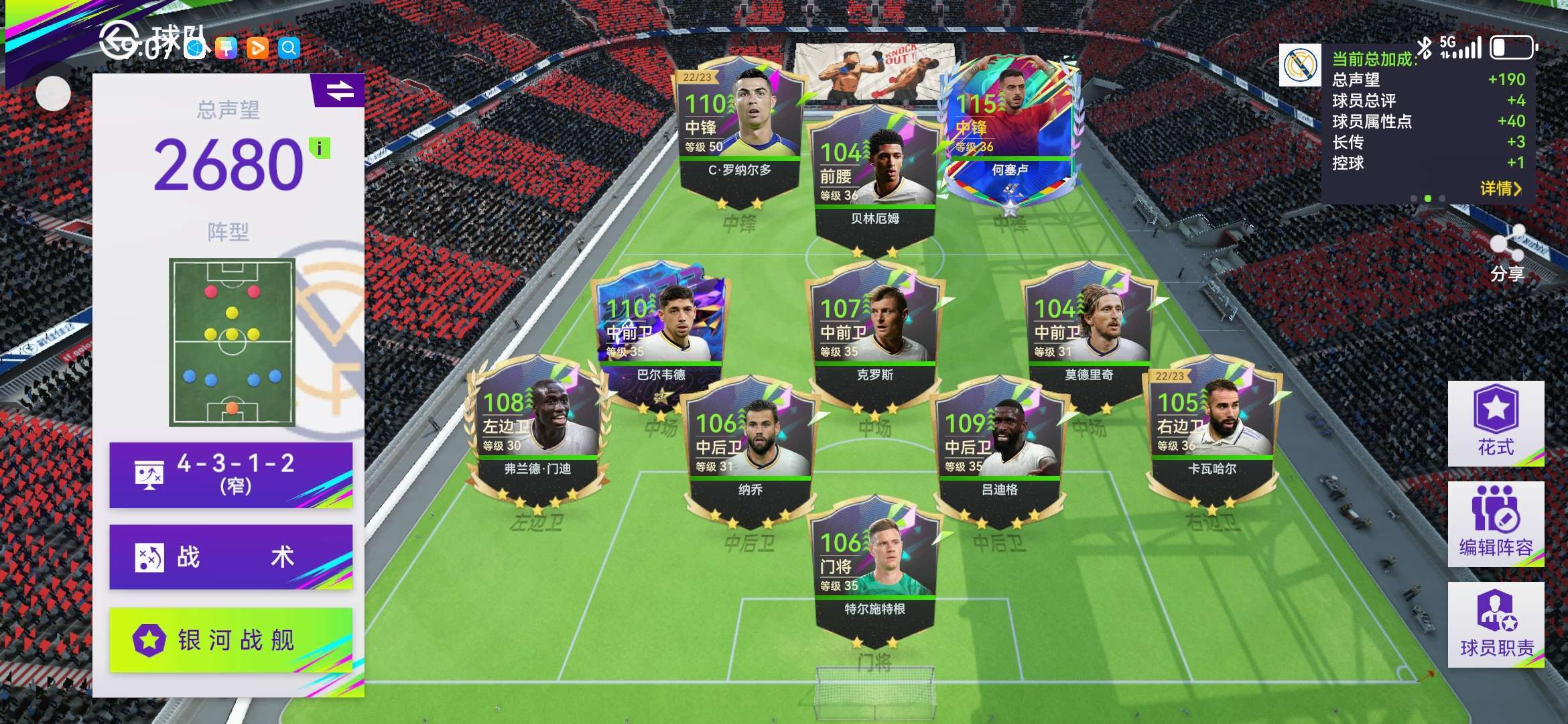The height and width of the screenshot is (724, 1568).
Task: Toggle the swap arrows on the panel
Action: point(340,90)
